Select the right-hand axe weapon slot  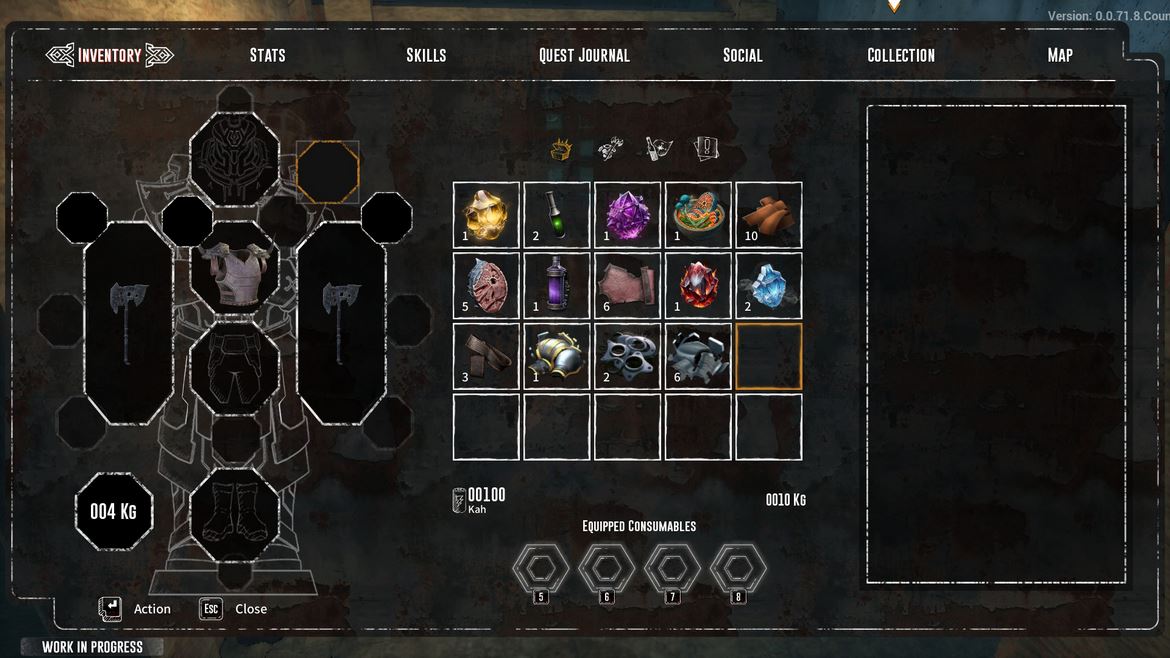click(341, 321)
